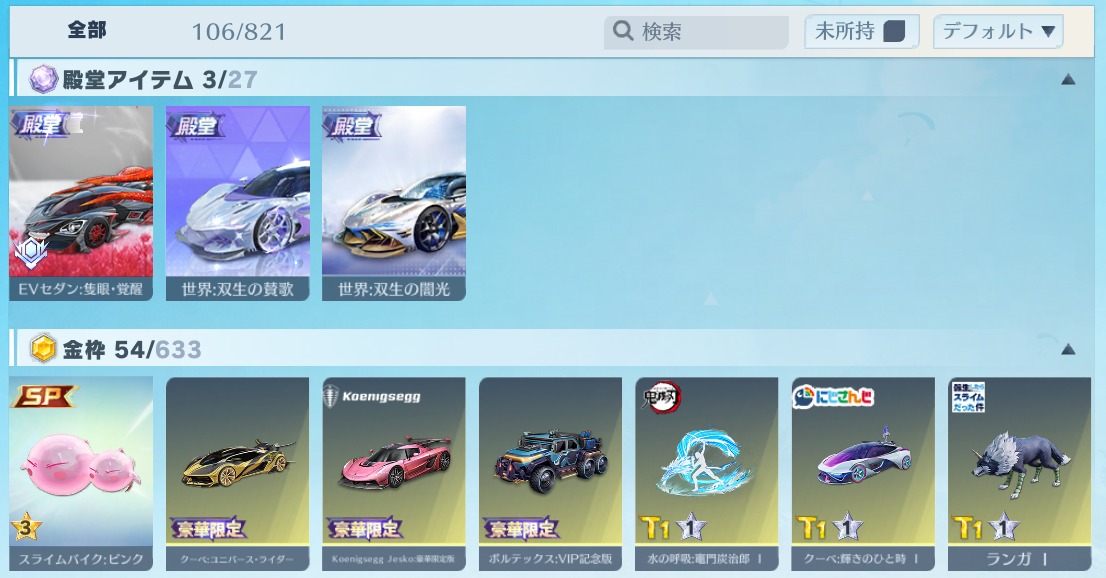This screenshot has width=1106, height=578.
Task: Select the EVセダン:隻眼・覚醒 car
Action: 81,203
